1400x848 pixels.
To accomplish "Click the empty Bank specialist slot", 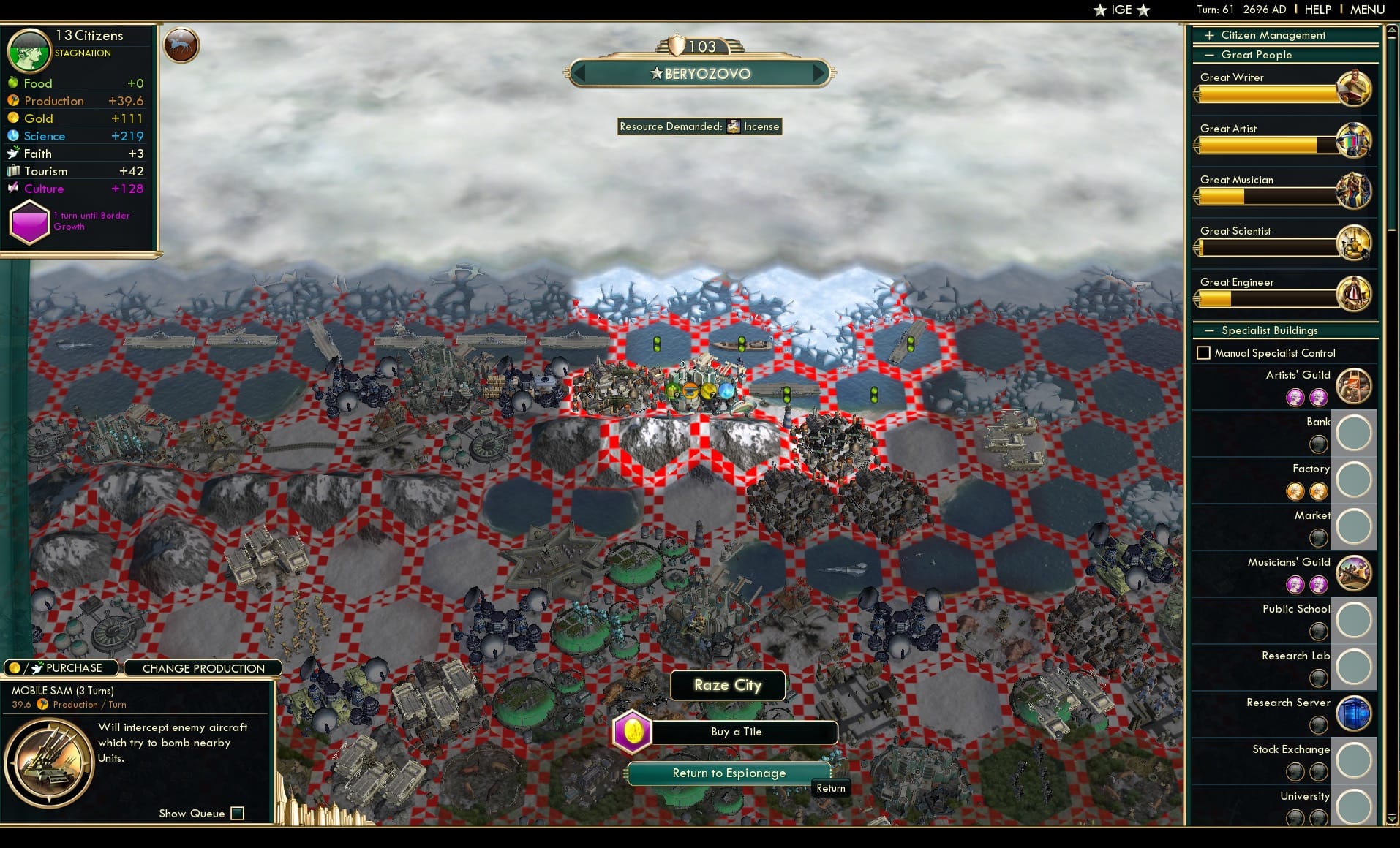I will tap(1354, 433).
